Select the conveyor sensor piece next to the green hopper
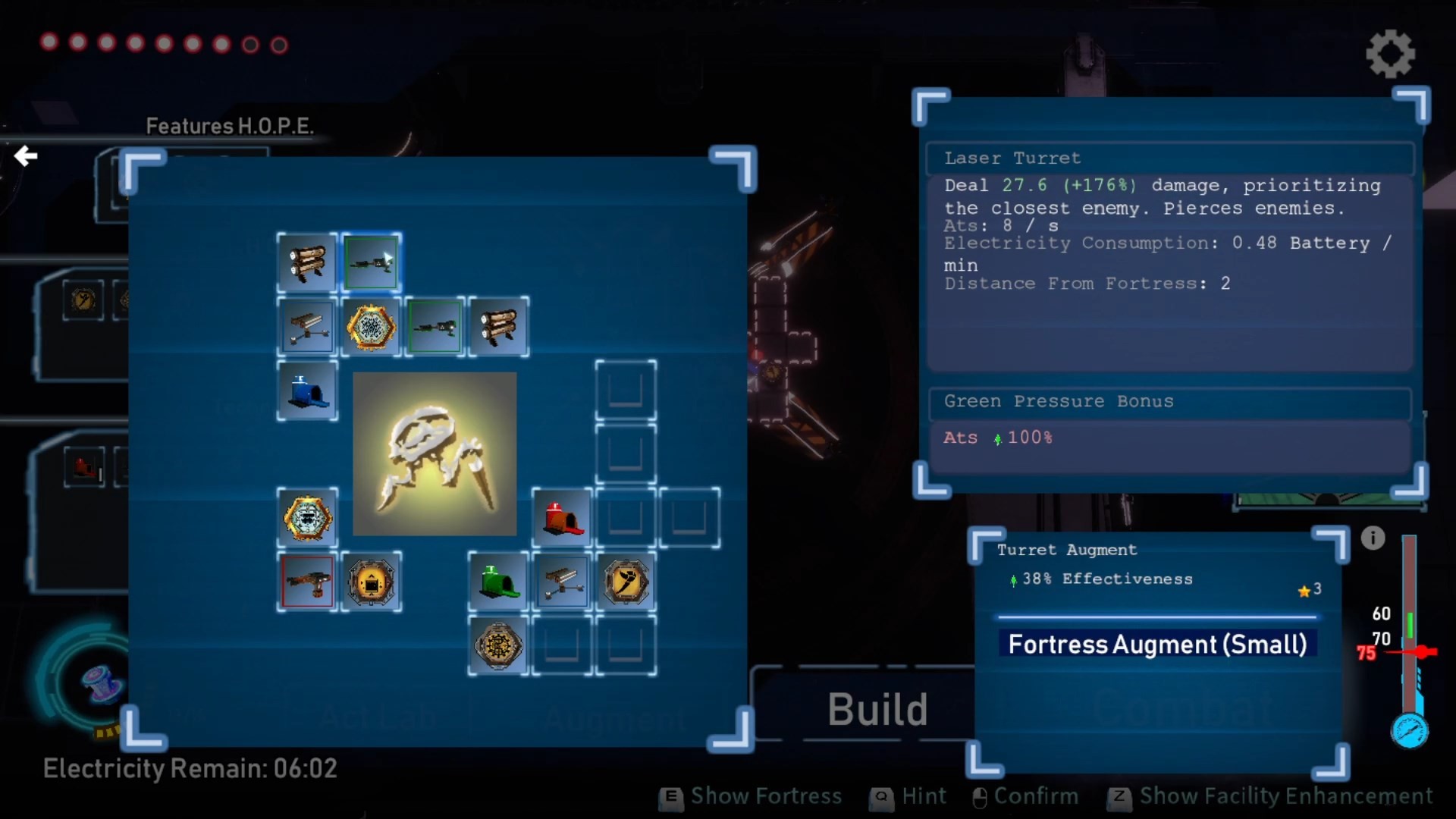 [562, 582]
